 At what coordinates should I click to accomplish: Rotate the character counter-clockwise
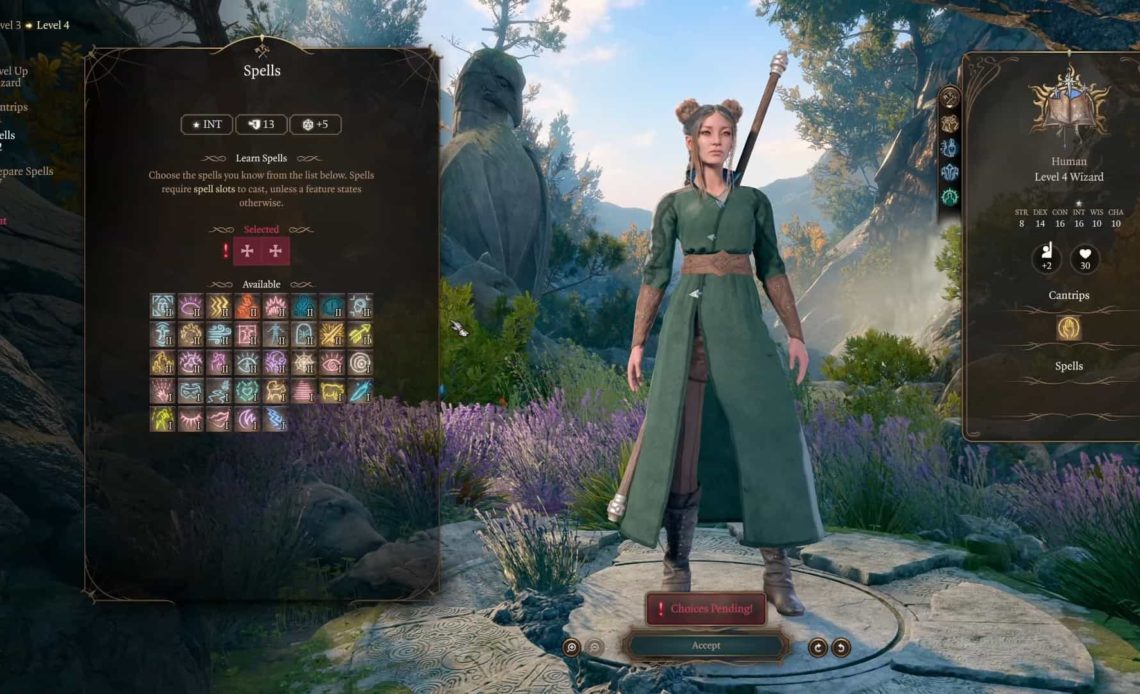click(x=841, y=647)
